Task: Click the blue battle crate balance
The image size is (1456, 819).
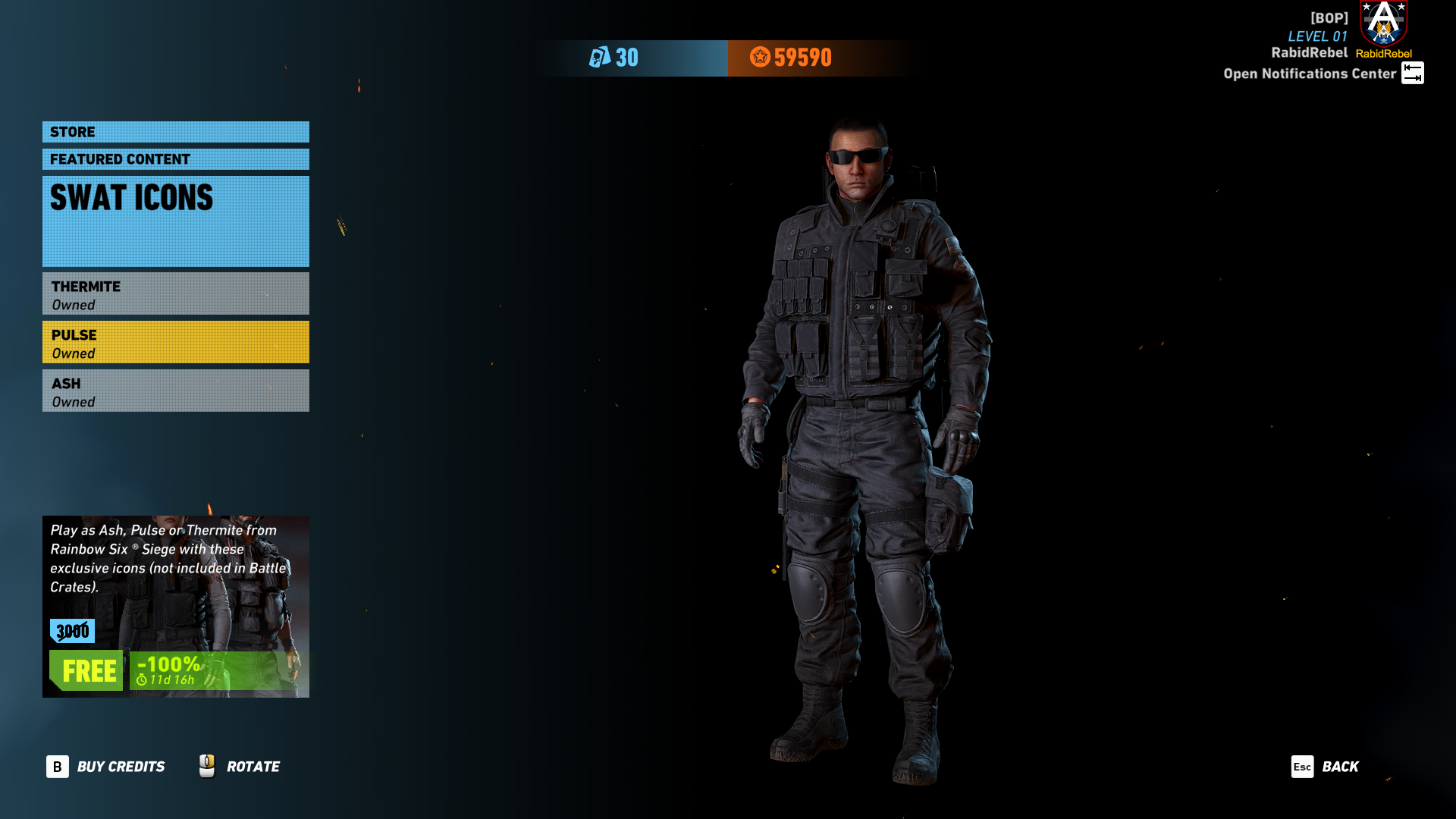Action: click(614, 58)
